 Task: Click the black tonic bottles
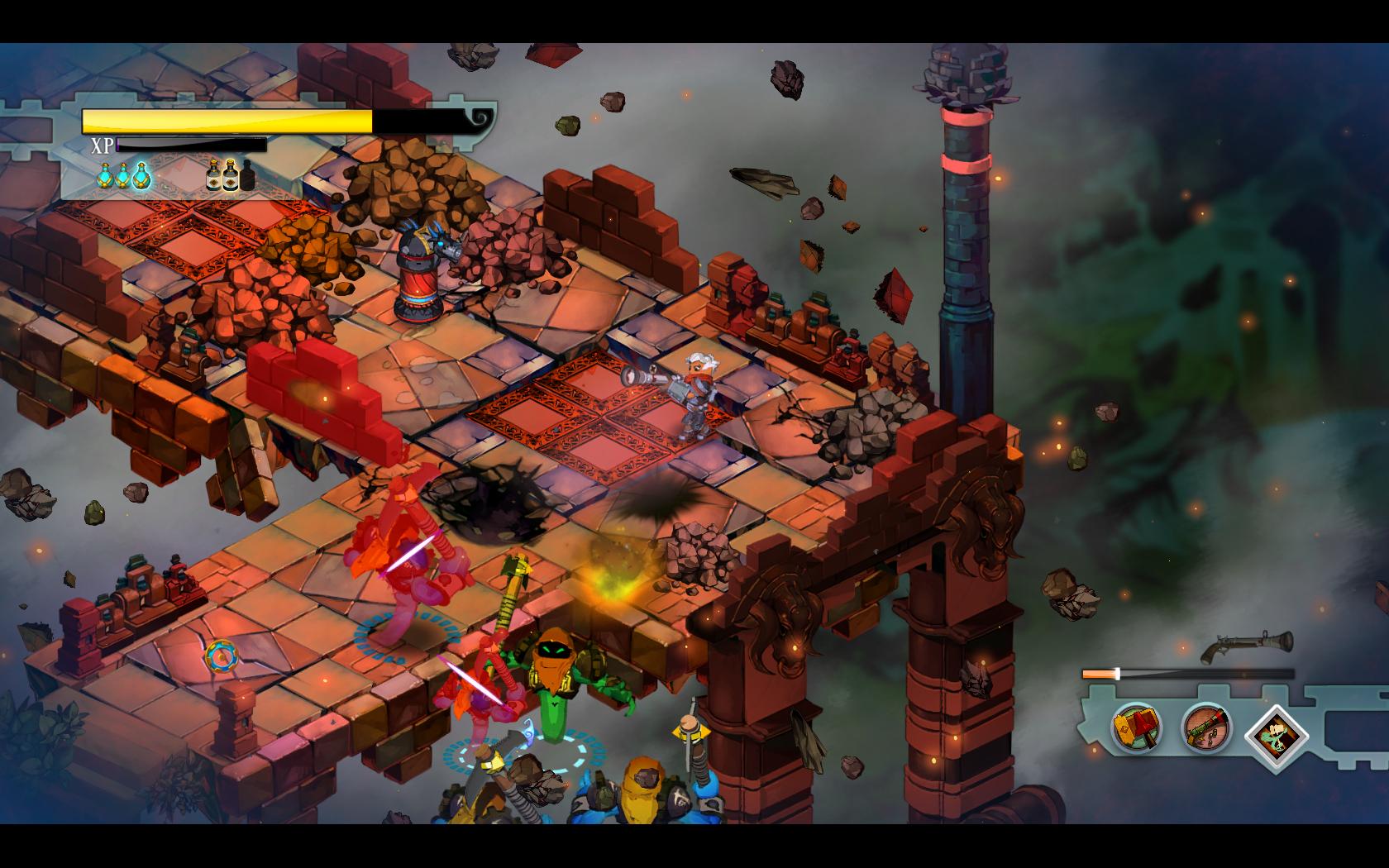tap(231, 175)
